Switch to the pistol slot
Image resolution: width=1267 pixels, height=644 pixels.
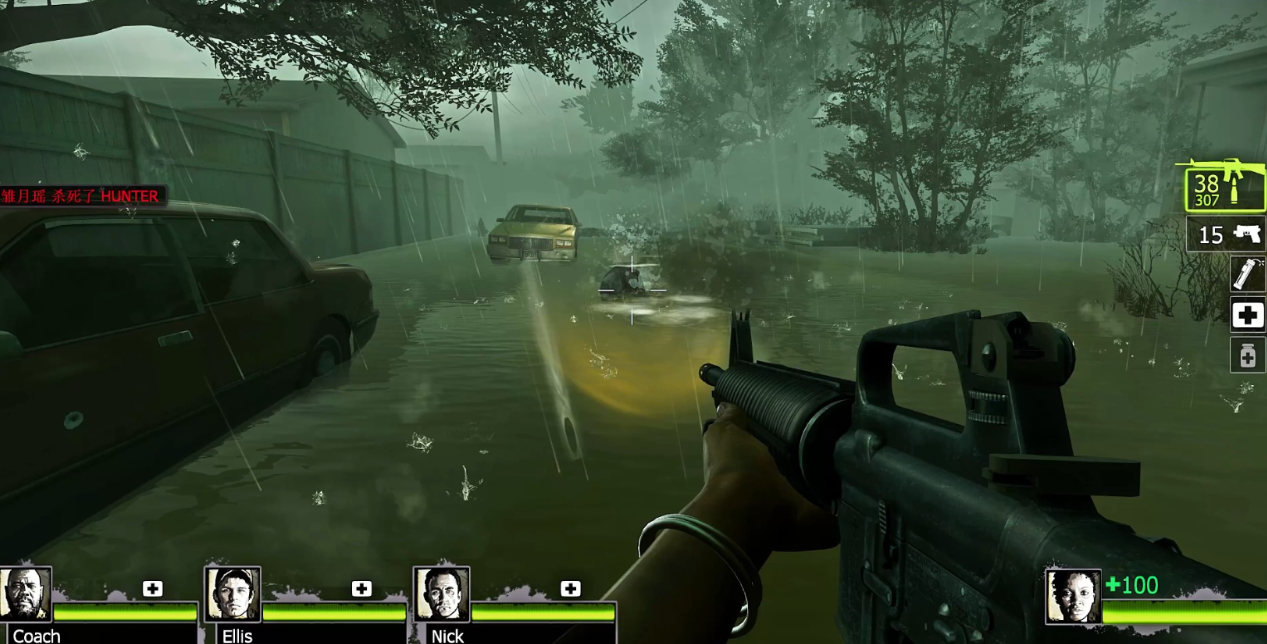(1225, 235)
